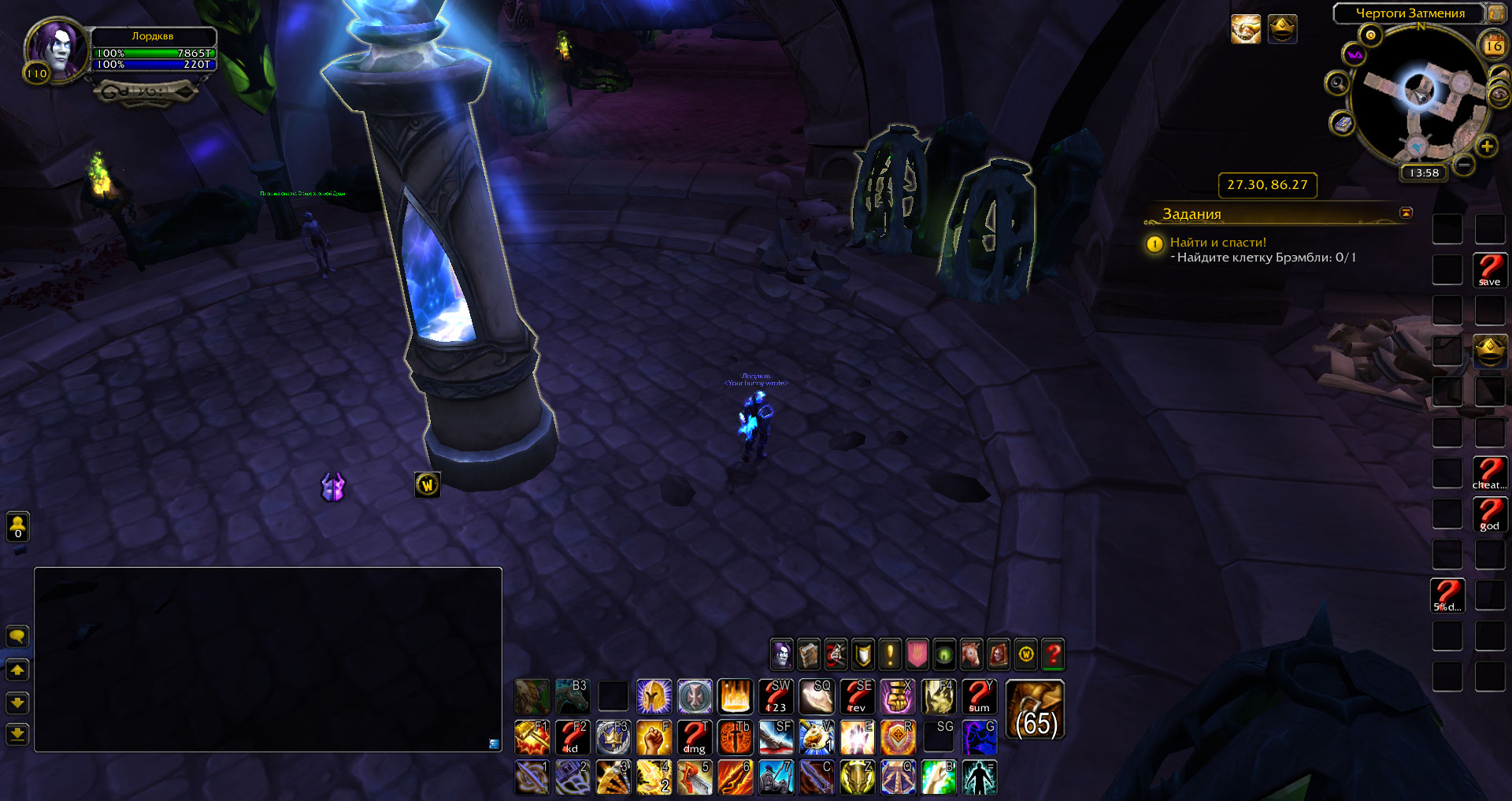This screenshot has width=1512, height=801.
Task: Open the chat speech bubble menu
Action: pyautogui.click(x=17, y=636)
